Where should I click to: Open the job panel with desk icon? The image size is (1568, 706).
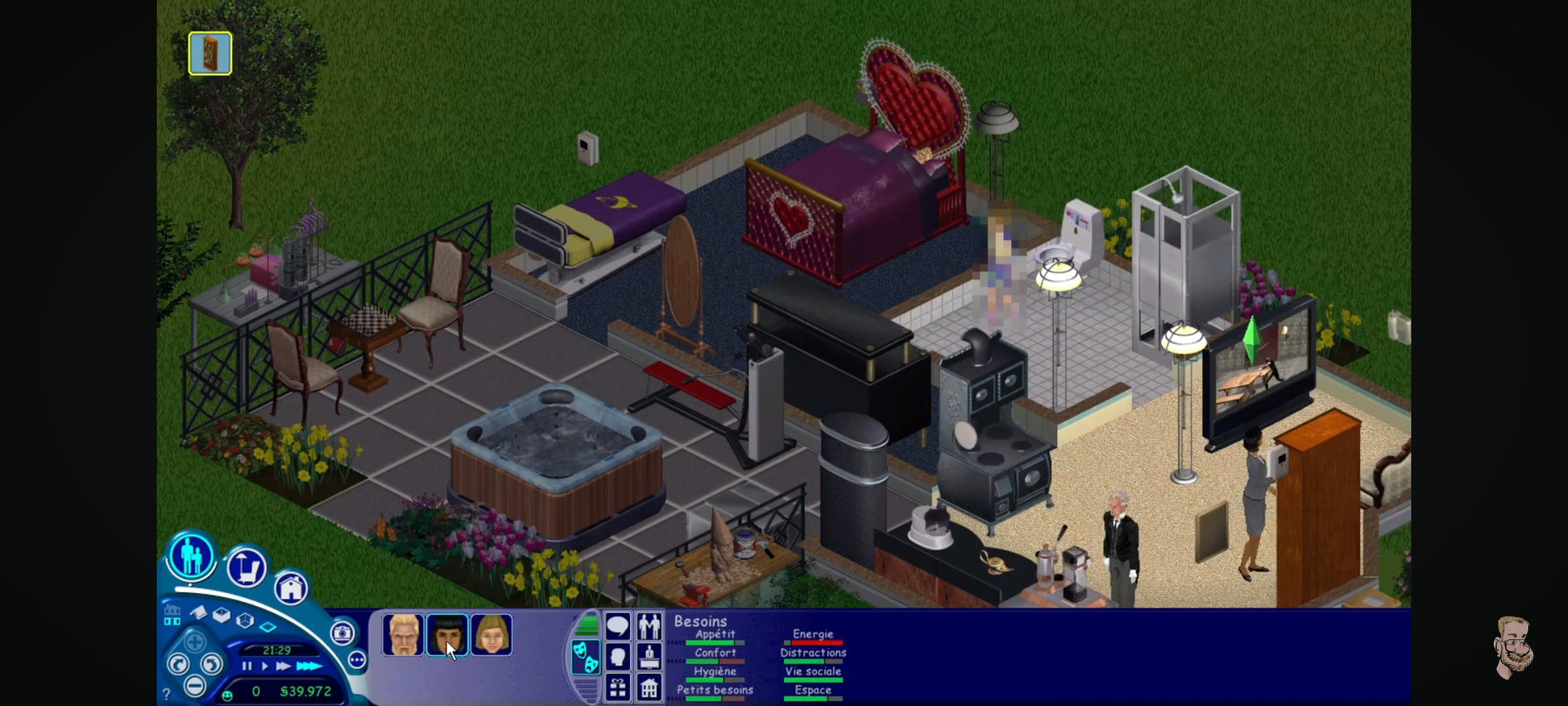point(649,657)
